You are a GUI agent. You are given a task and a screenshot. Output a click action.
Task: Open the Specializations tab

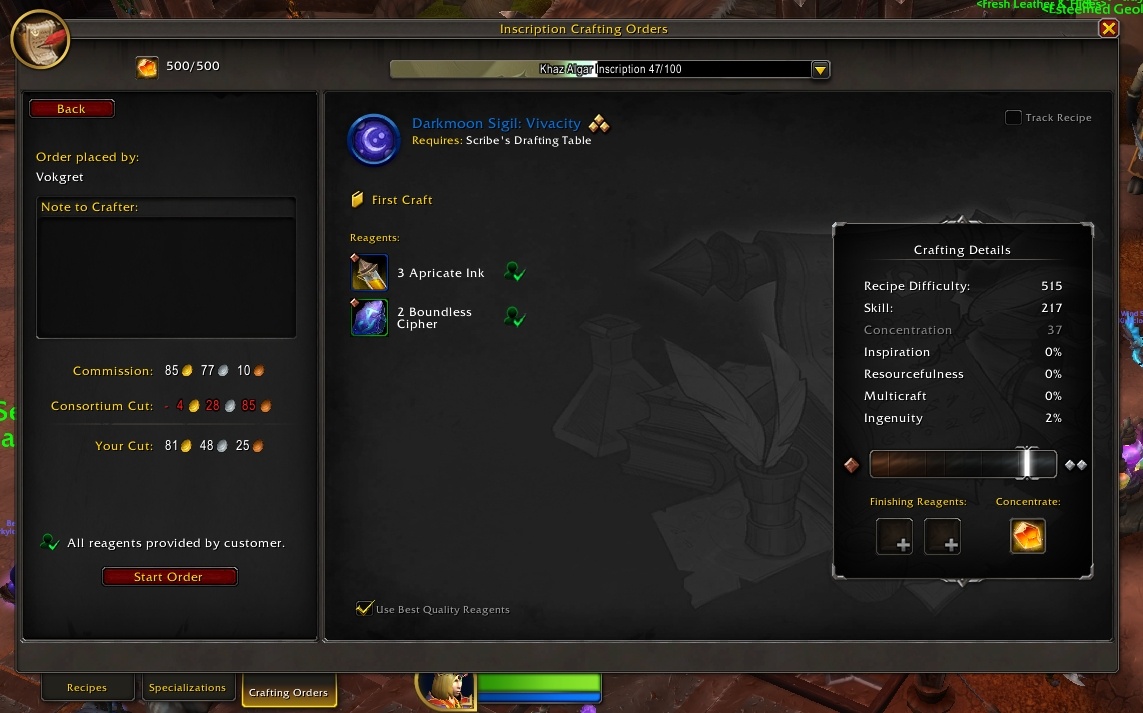coord(187,688)
